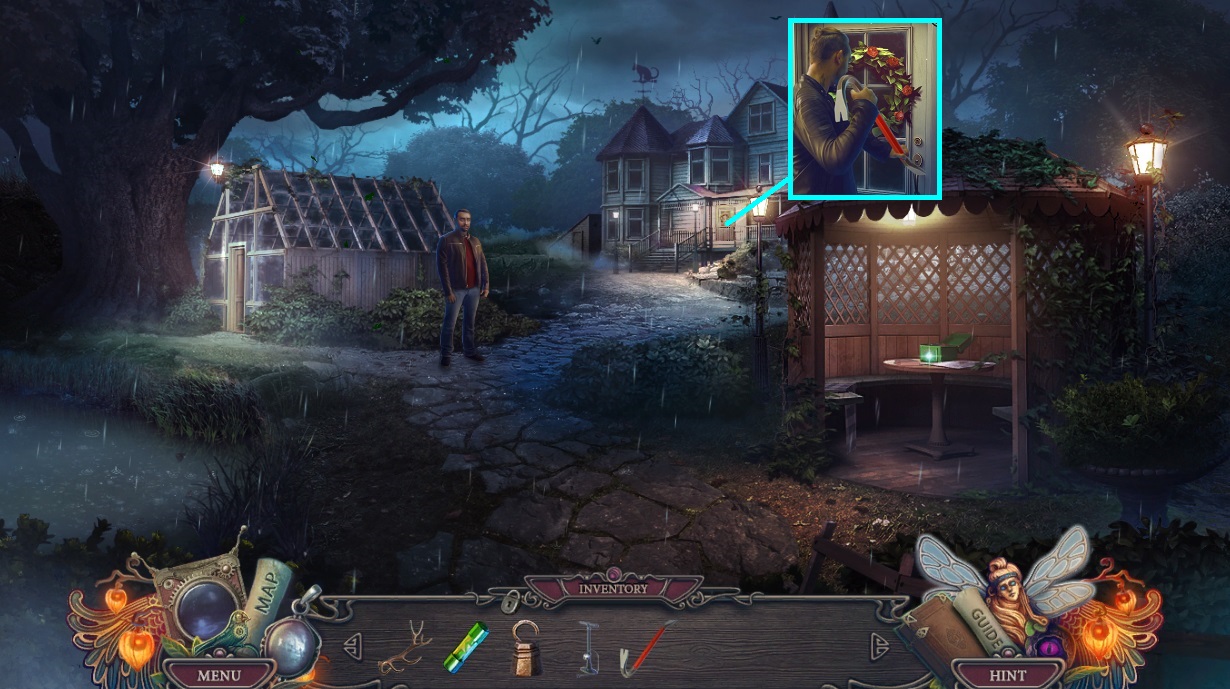This screenshot has height=689, width=1230.
Task: Click the framed crystal orb portrait
Action: [205, 607]
